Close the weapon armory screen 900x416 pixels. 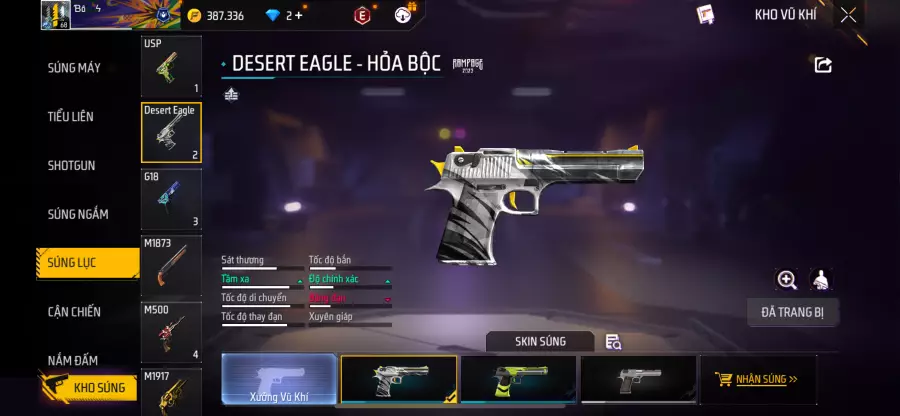(x=848, y=15)
